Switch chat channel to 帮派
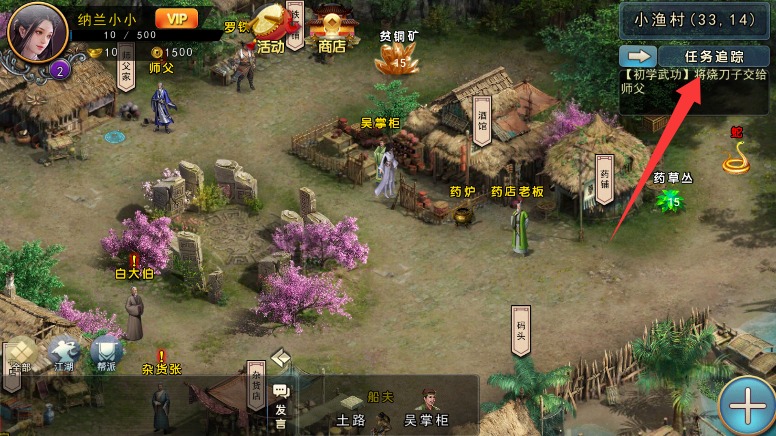Viewport: 776px width, 436px height. [106, 353]
